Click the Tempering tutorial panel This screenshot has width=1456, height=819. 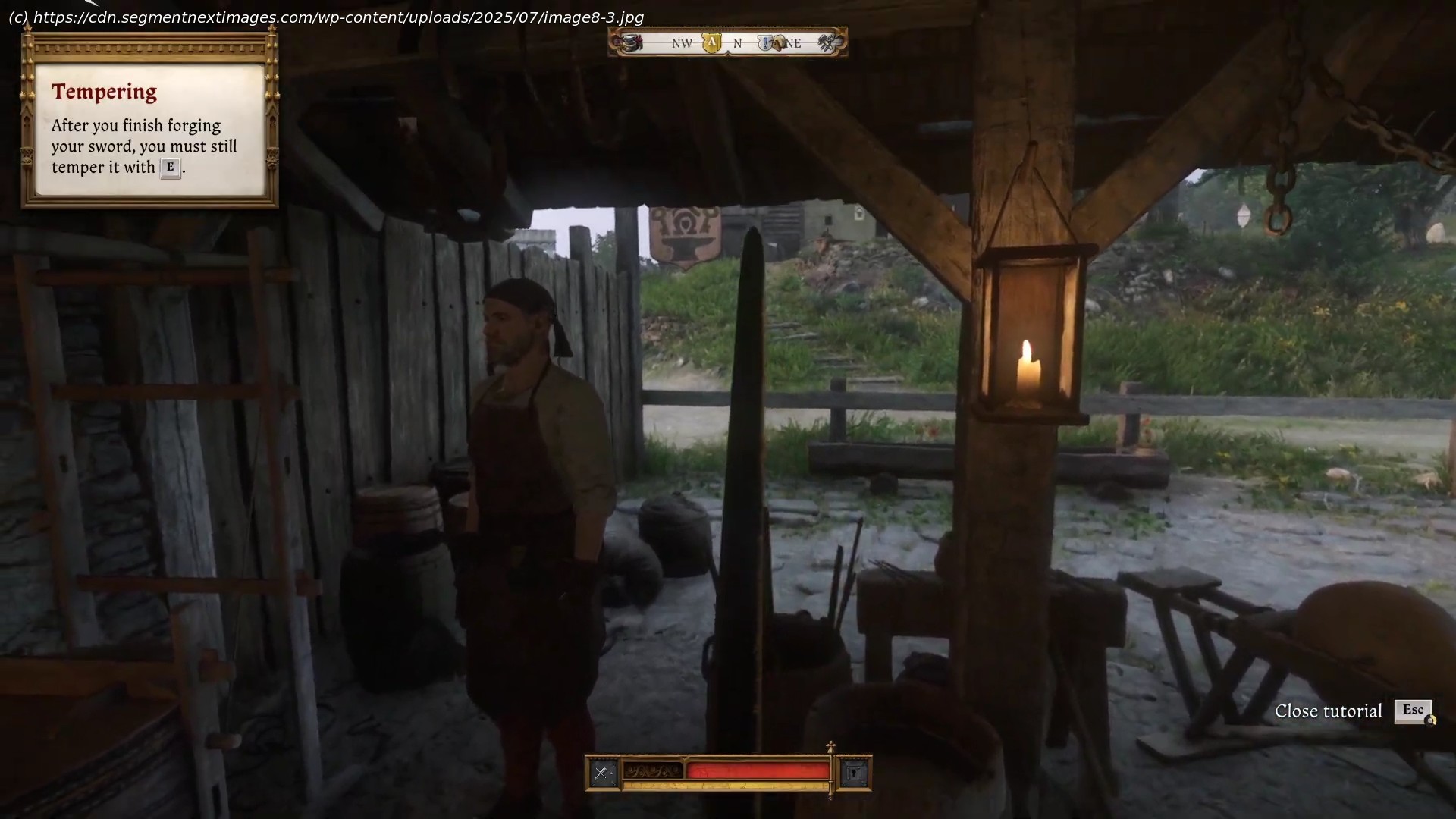click(150, 130)
